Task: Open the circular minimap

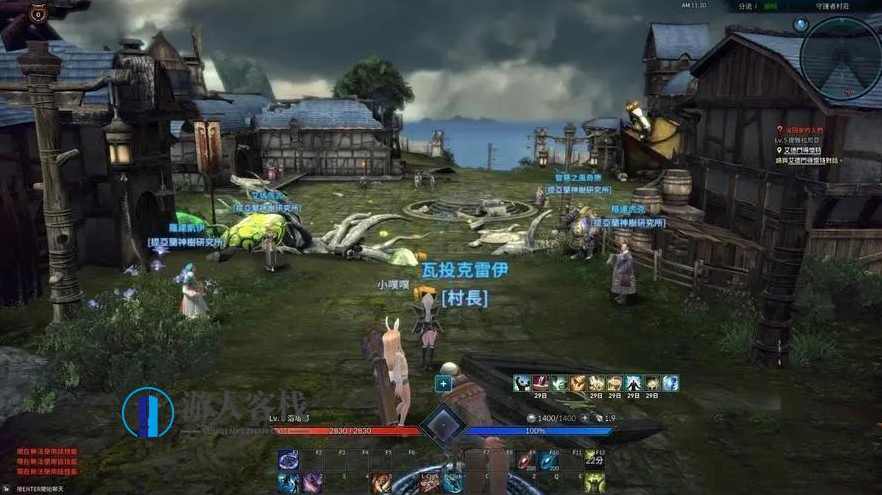Action: tap(840, 58)
